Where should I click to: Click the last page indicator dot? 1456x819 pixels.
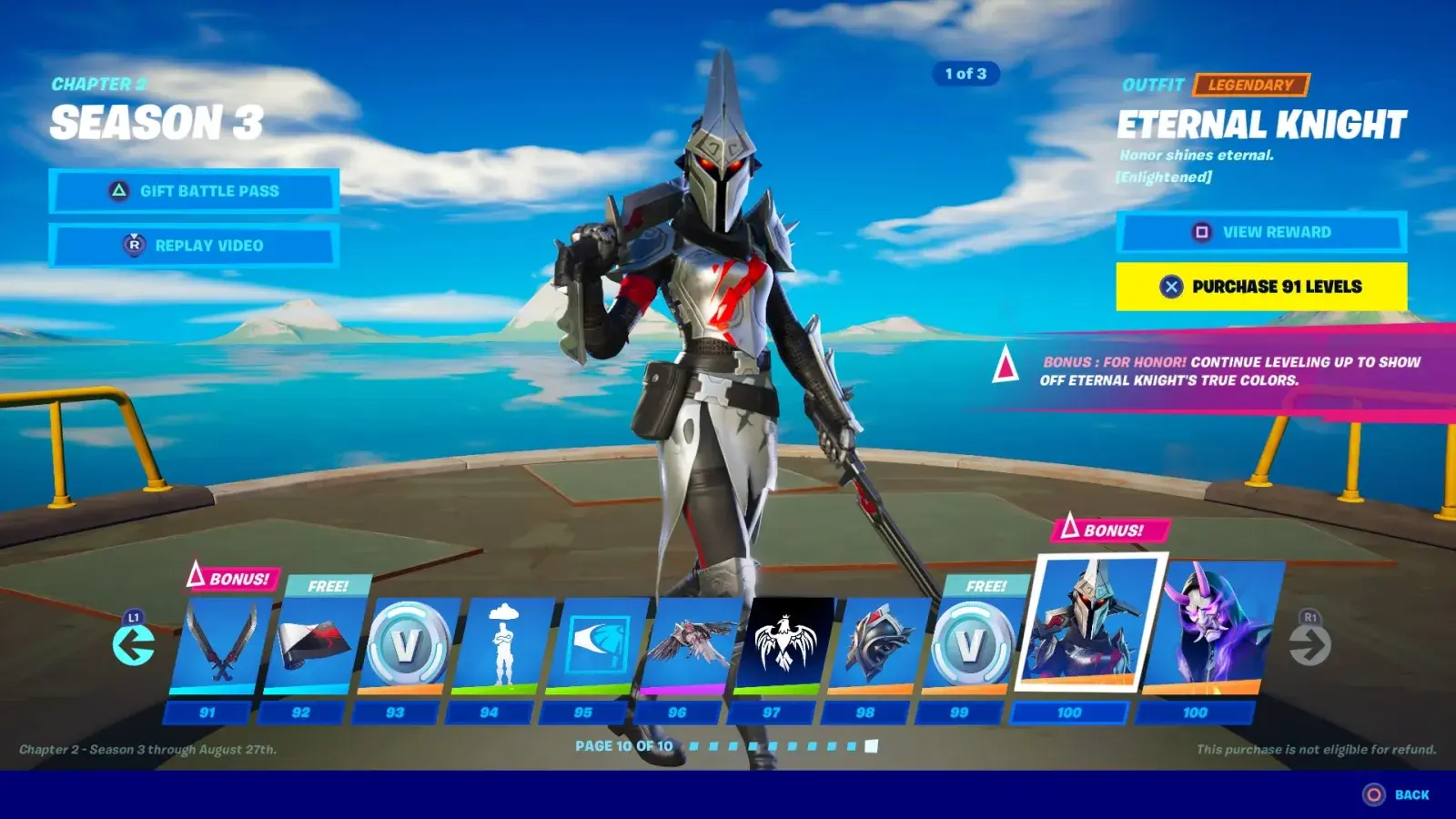(x=870, y=746)
